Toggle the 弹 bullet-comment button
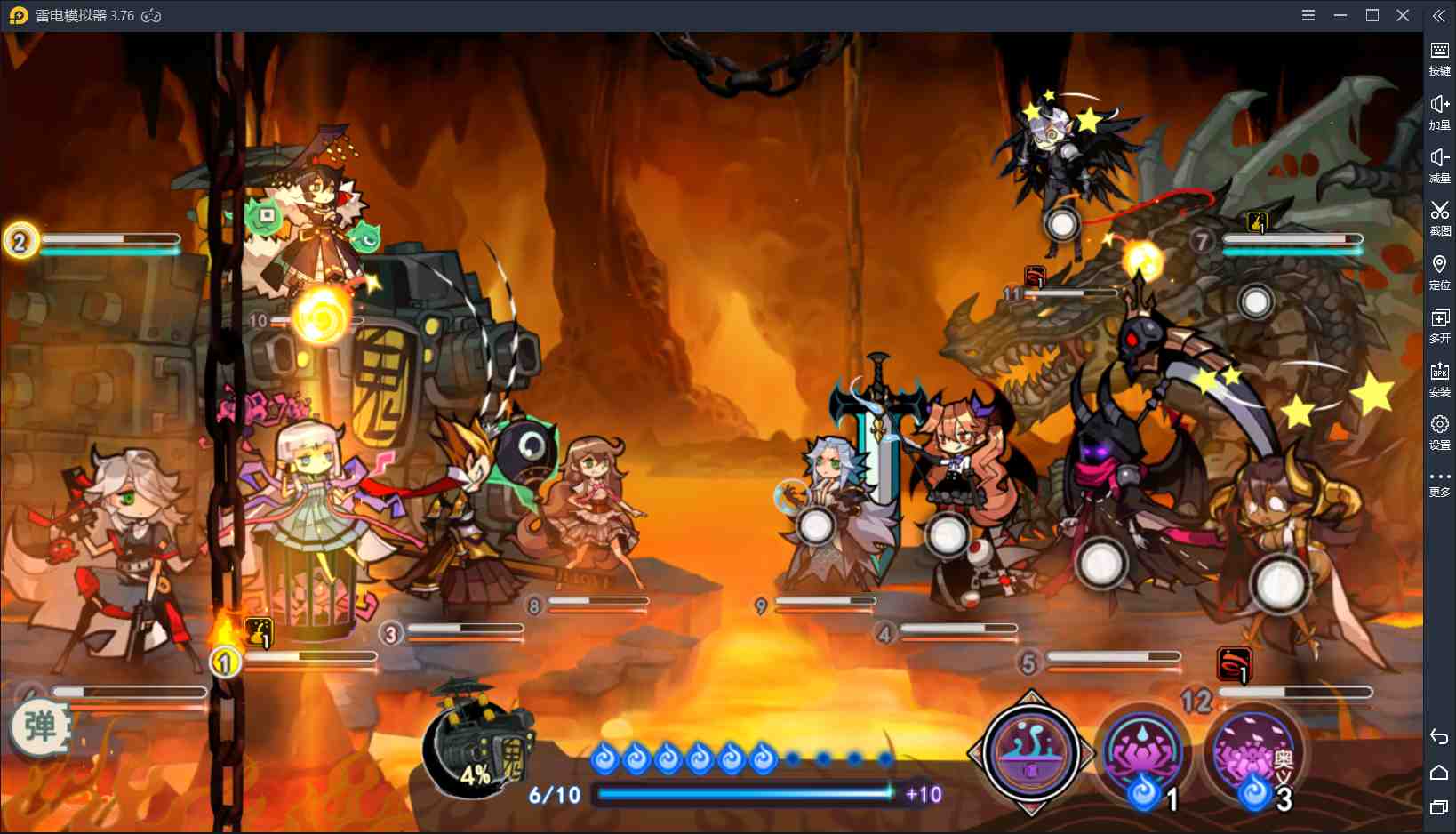 pos(40,727)
